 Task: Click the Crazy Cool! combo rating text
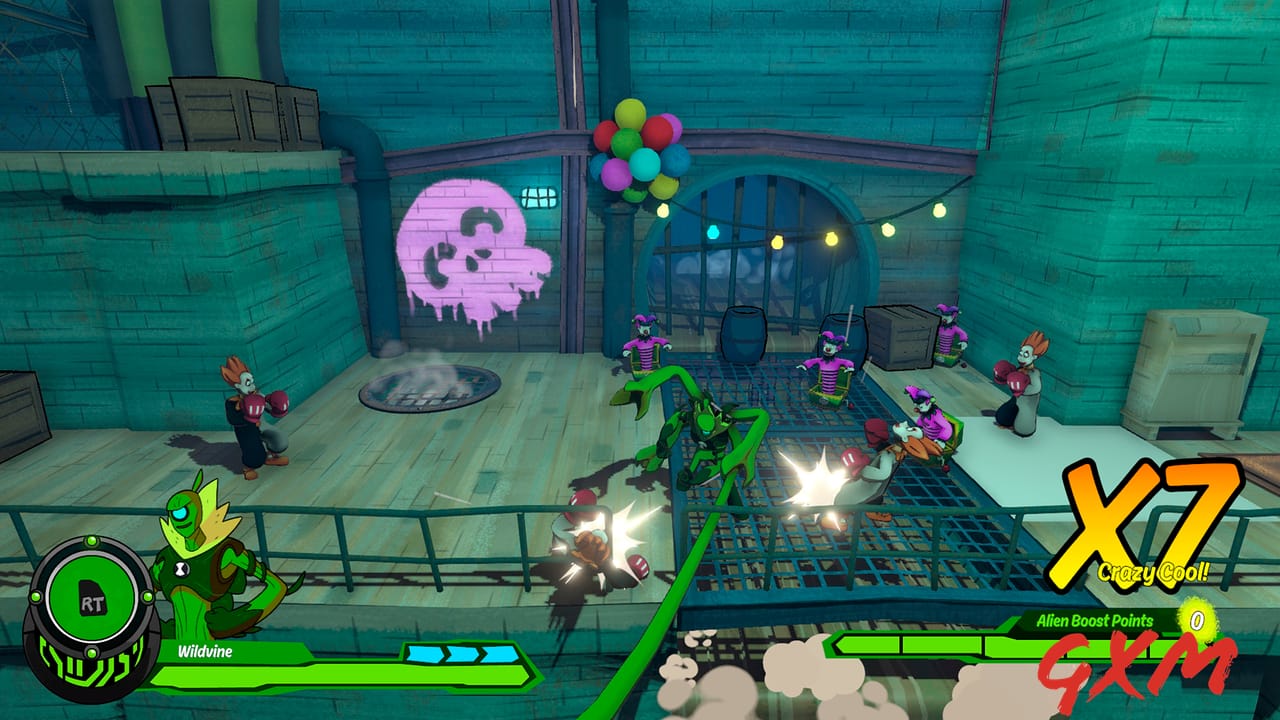(x=1153, y=572)
